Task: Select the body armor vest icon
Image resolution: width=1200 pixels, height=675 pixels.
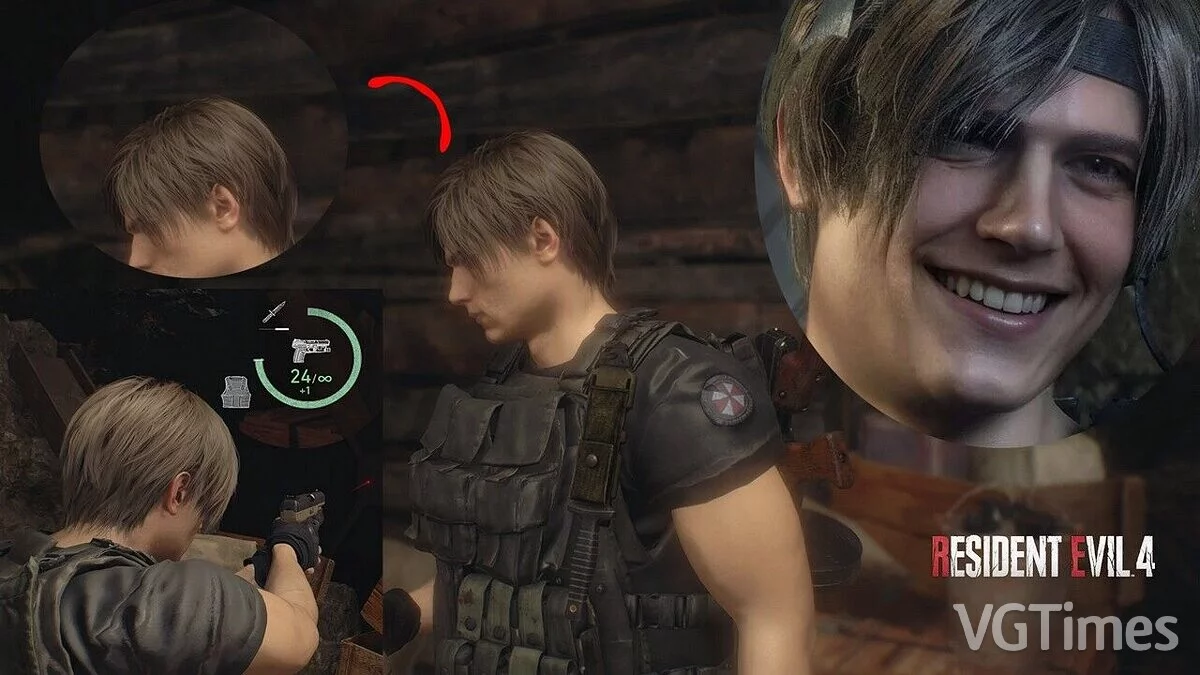Action: 233,391
